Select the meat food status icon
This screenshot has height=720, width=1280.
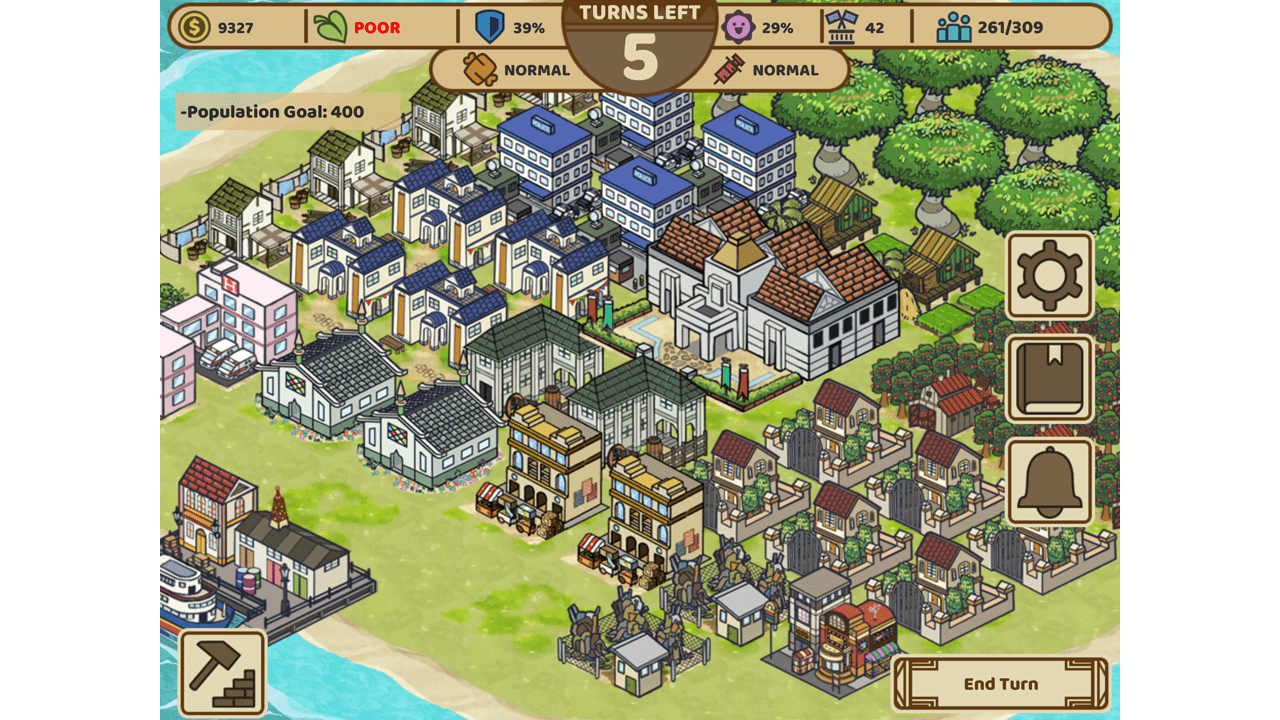[x=481, y=70]
